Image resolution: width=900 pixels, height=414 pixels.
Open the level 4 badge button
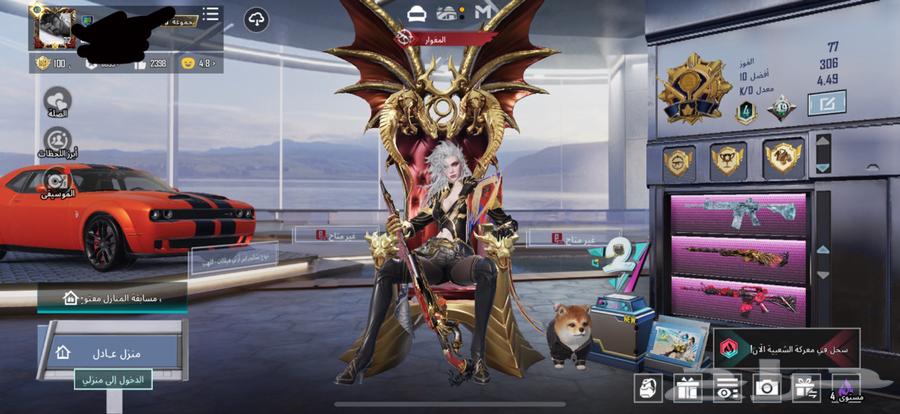(844, 387)
